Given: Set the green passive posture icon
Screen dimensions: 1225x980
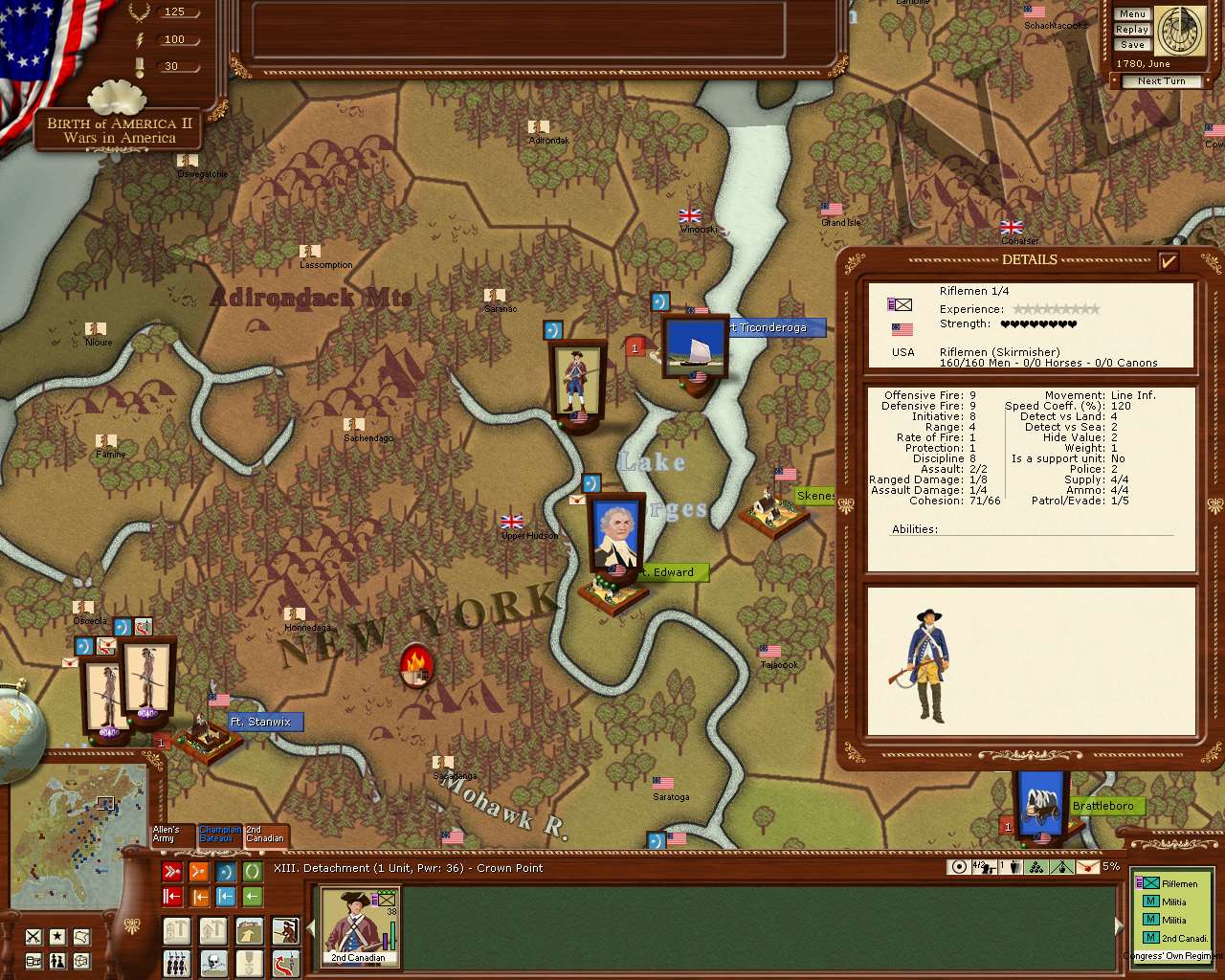Looking at the screenshot, I should 253,872.
